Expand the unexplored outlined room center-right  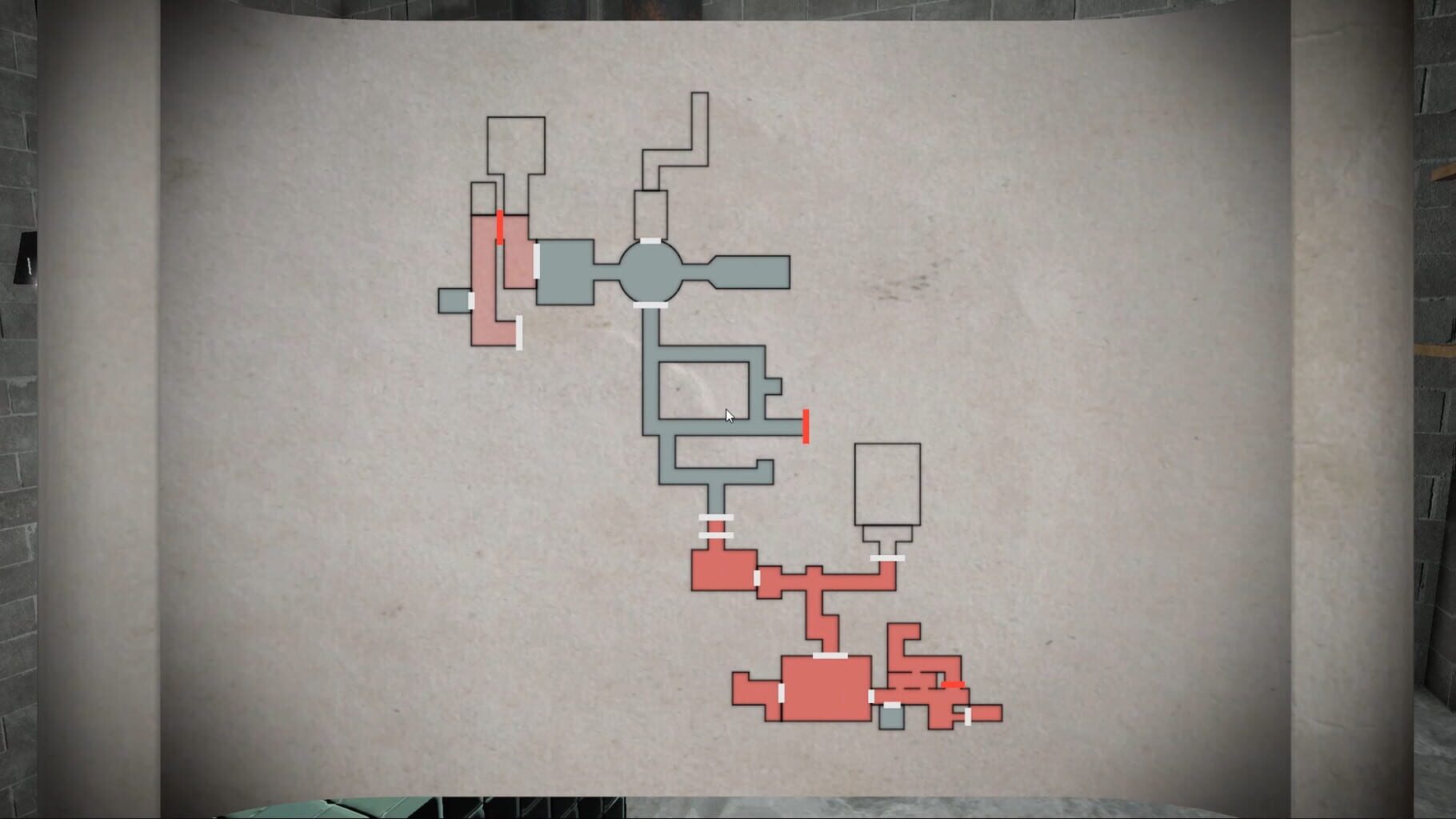click(x=888, y=484)
